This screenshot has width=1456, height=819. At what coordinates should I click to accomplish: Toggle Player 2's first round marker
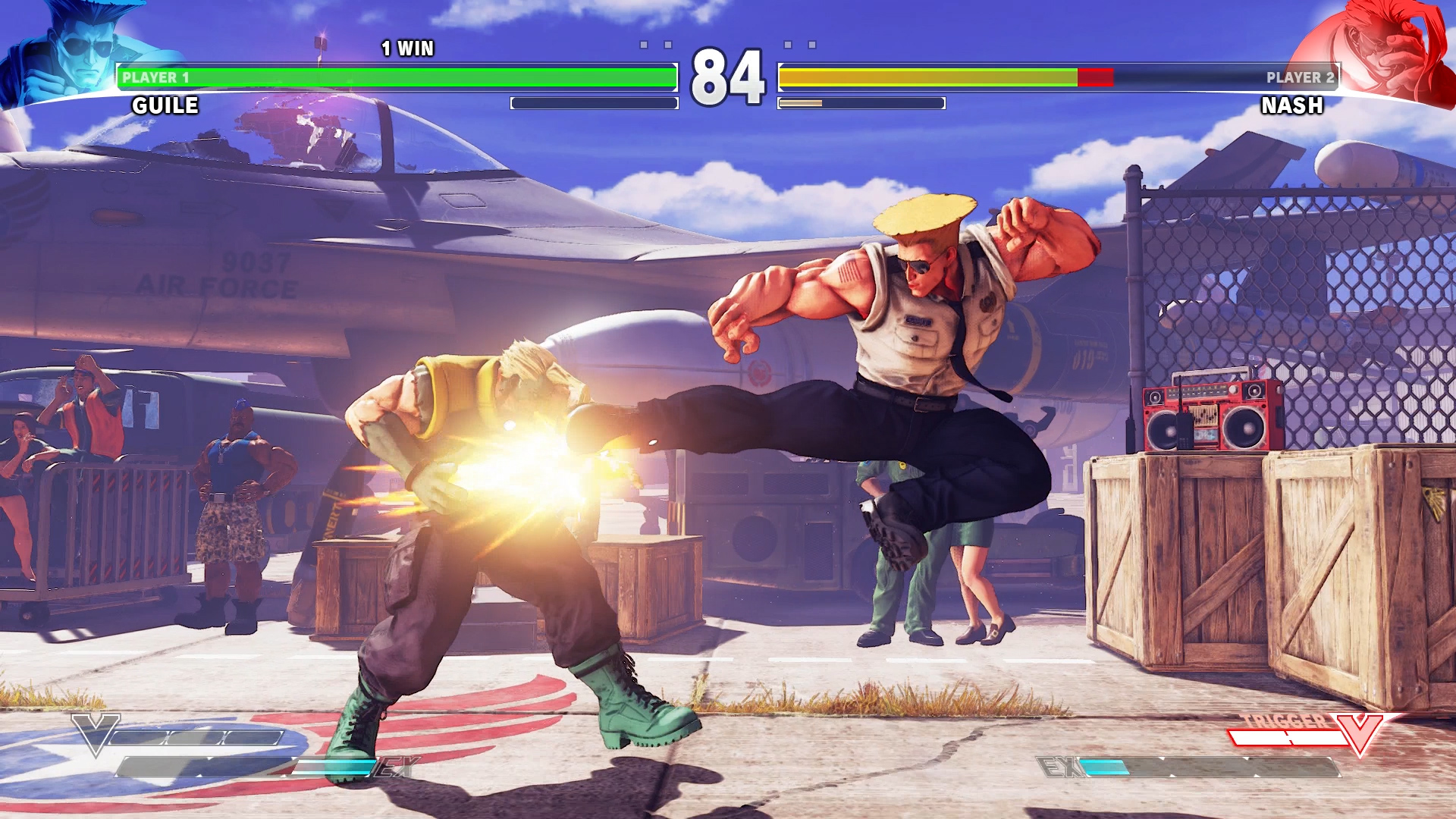[x=789, y=44]
